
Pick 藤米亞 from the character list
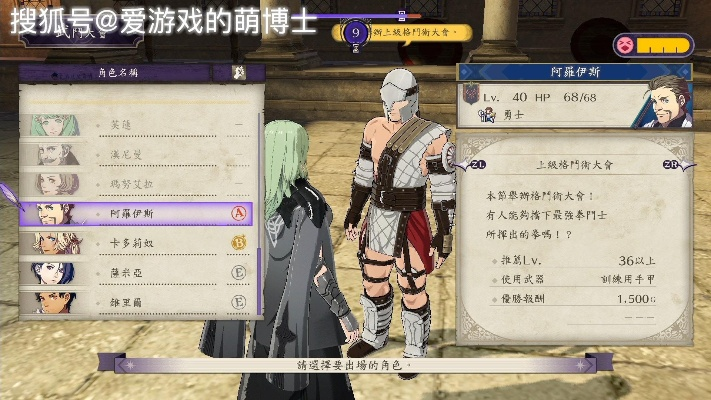tap(135, 271)
